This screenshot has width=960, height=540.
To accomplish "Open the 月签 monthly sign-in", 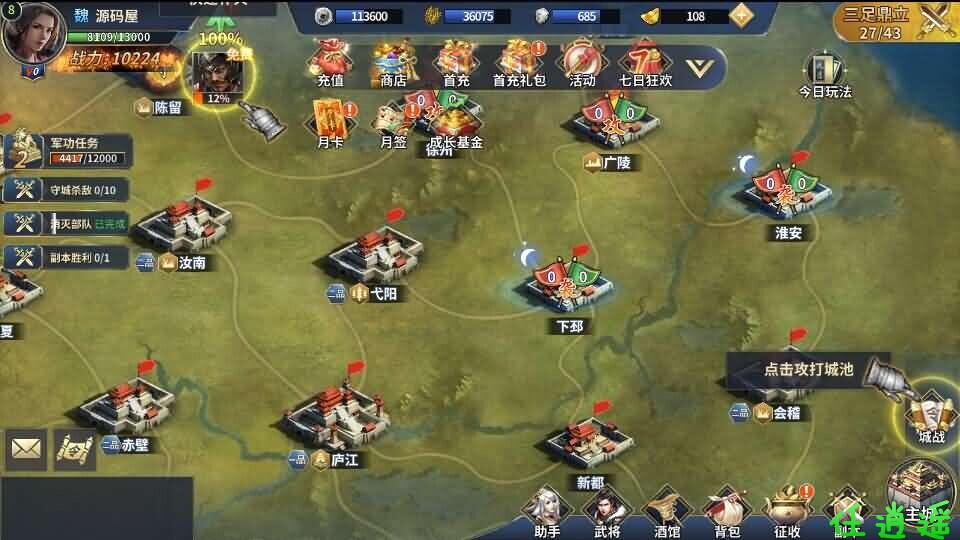I will coord(393,123).
